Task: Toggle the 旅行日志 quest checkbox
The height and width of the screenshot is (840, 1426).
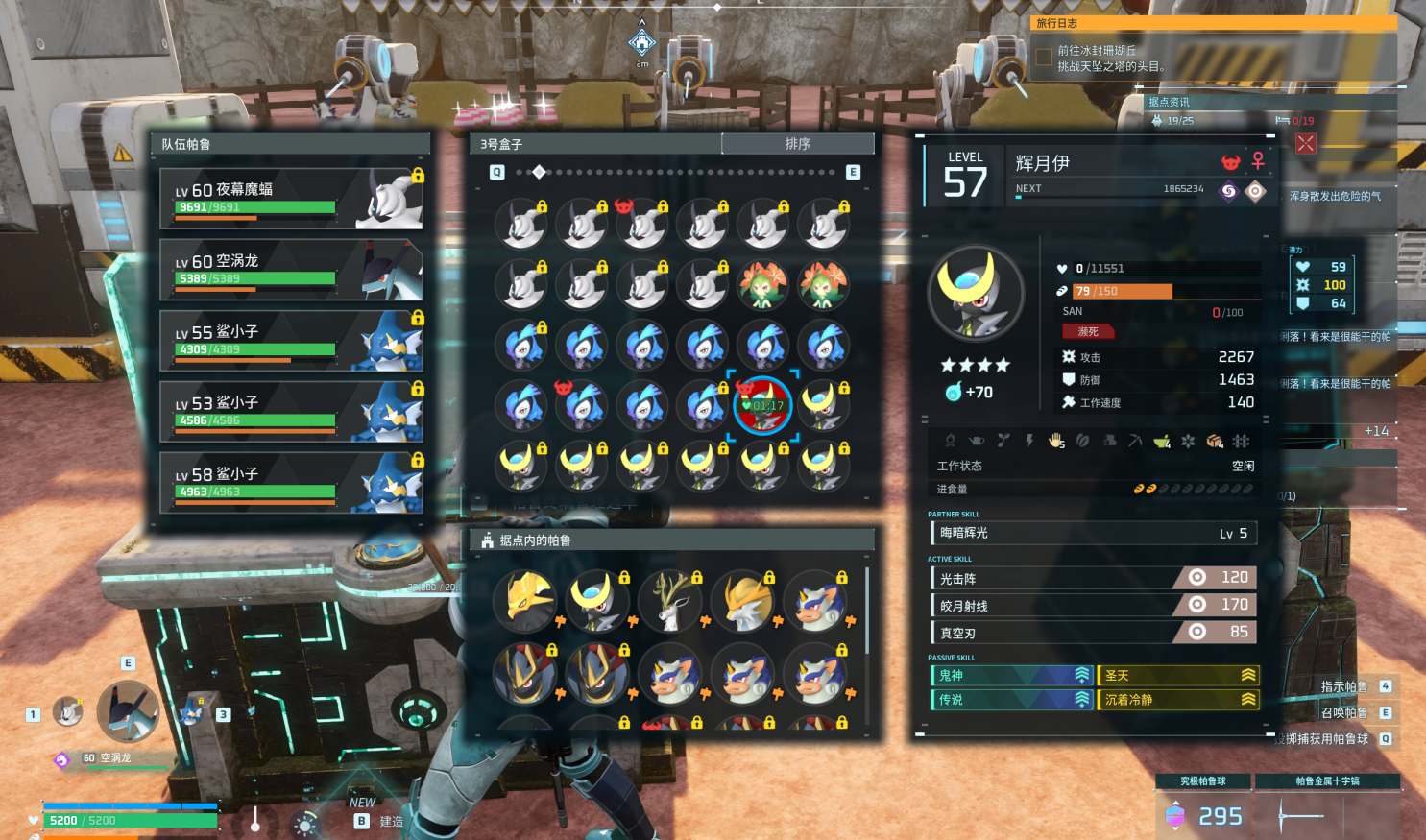Action: tap(1044, 58)
